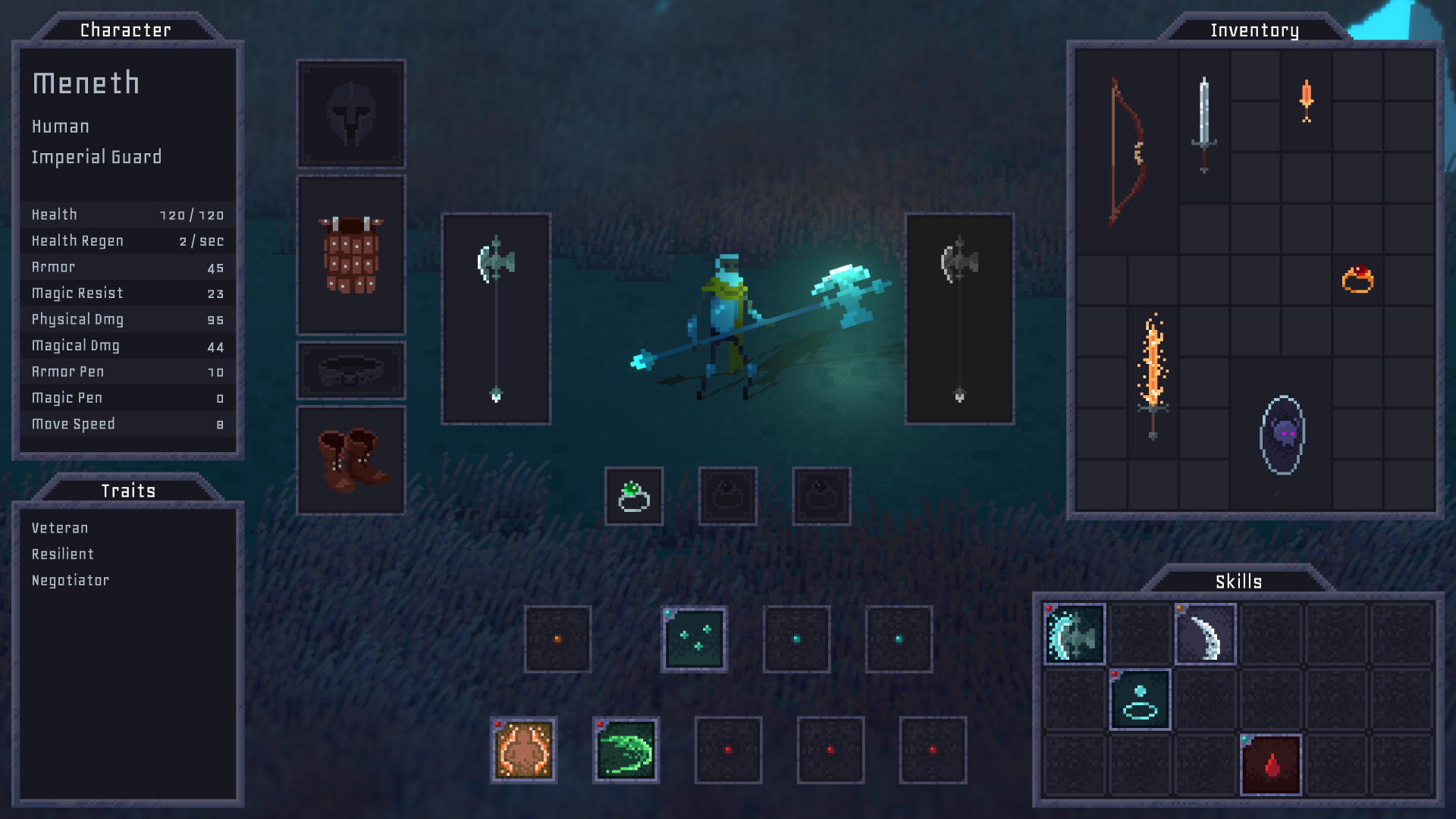
Task: Activate the green swirling slash hotbar skill
Action: (x=626, y=750)
